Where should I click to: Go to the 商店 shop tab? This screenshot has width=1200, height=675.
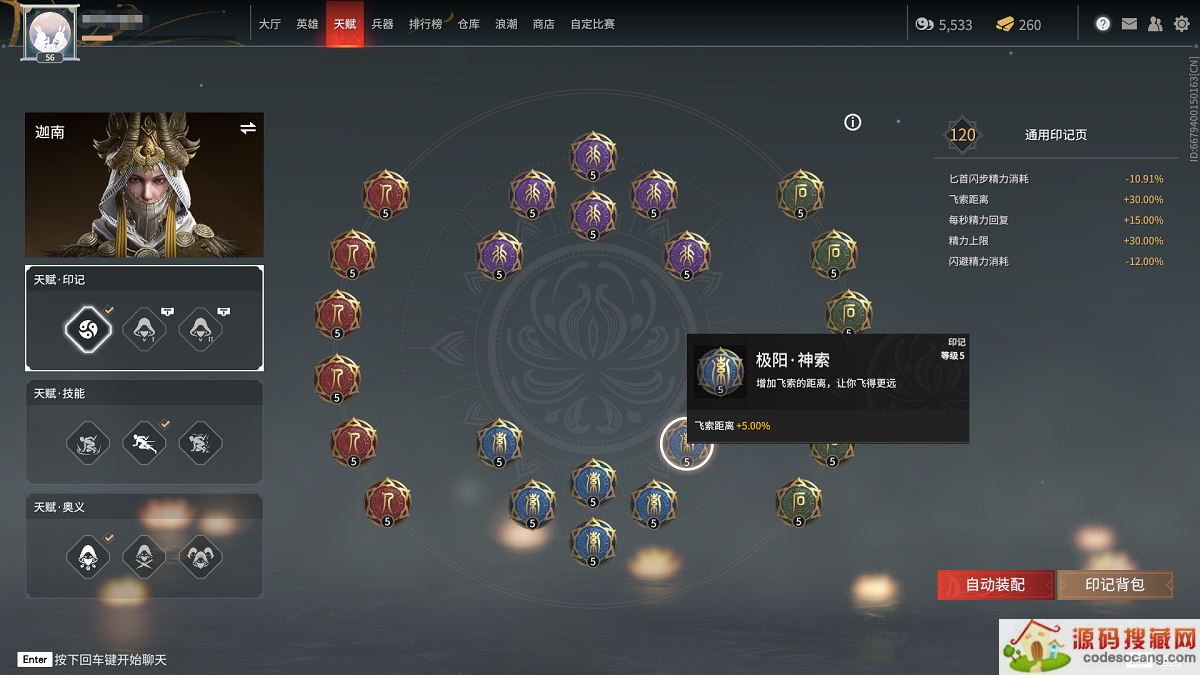click(543, 24)
